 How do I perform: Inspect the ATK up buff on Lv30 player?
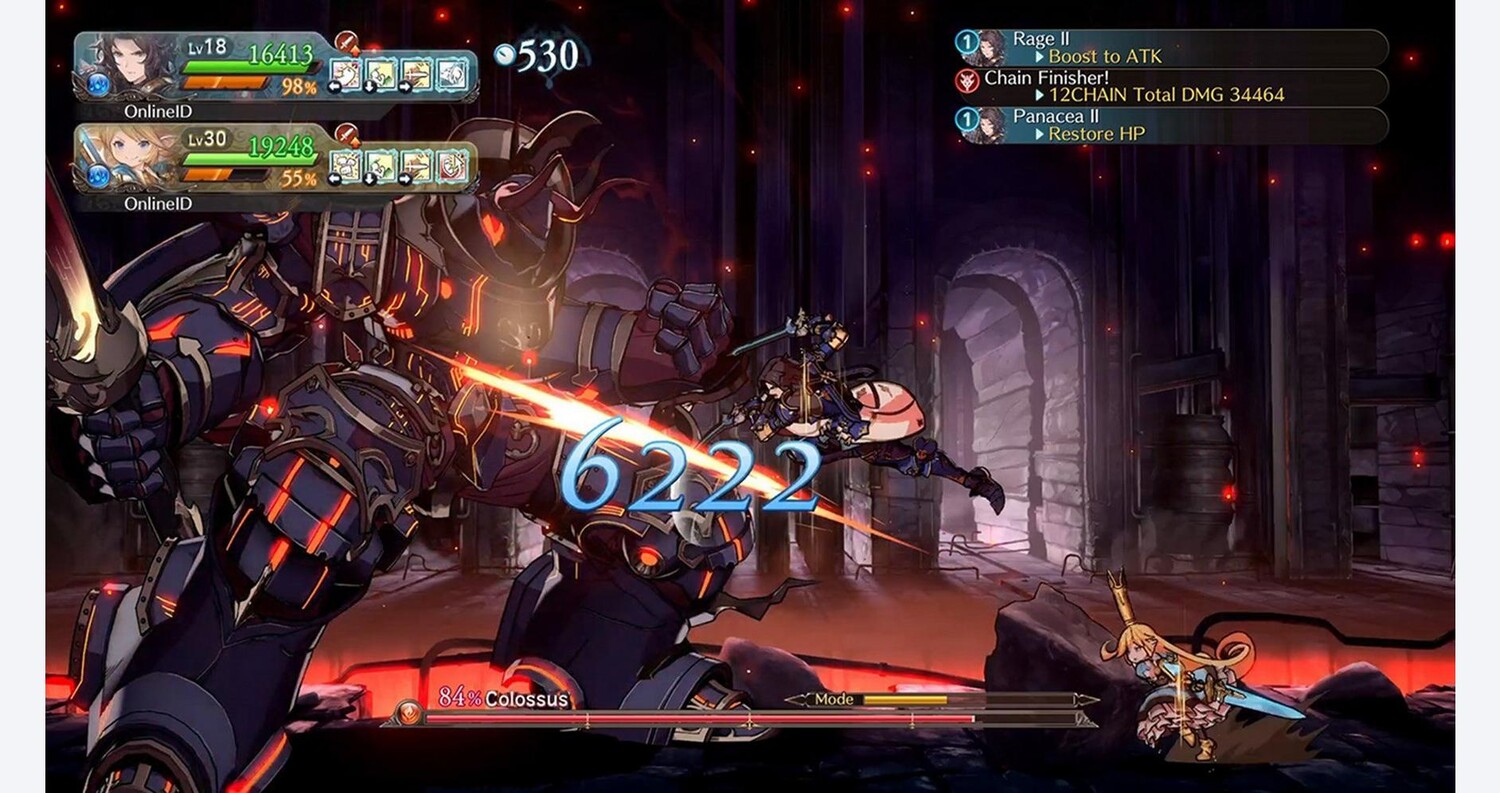click(x=347, y=134)
